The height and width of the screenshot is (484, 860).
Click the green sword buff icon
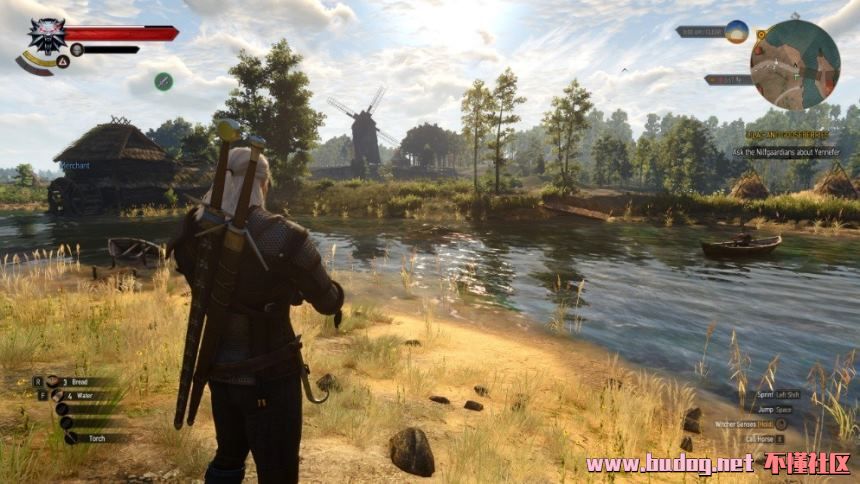[163, 81]
